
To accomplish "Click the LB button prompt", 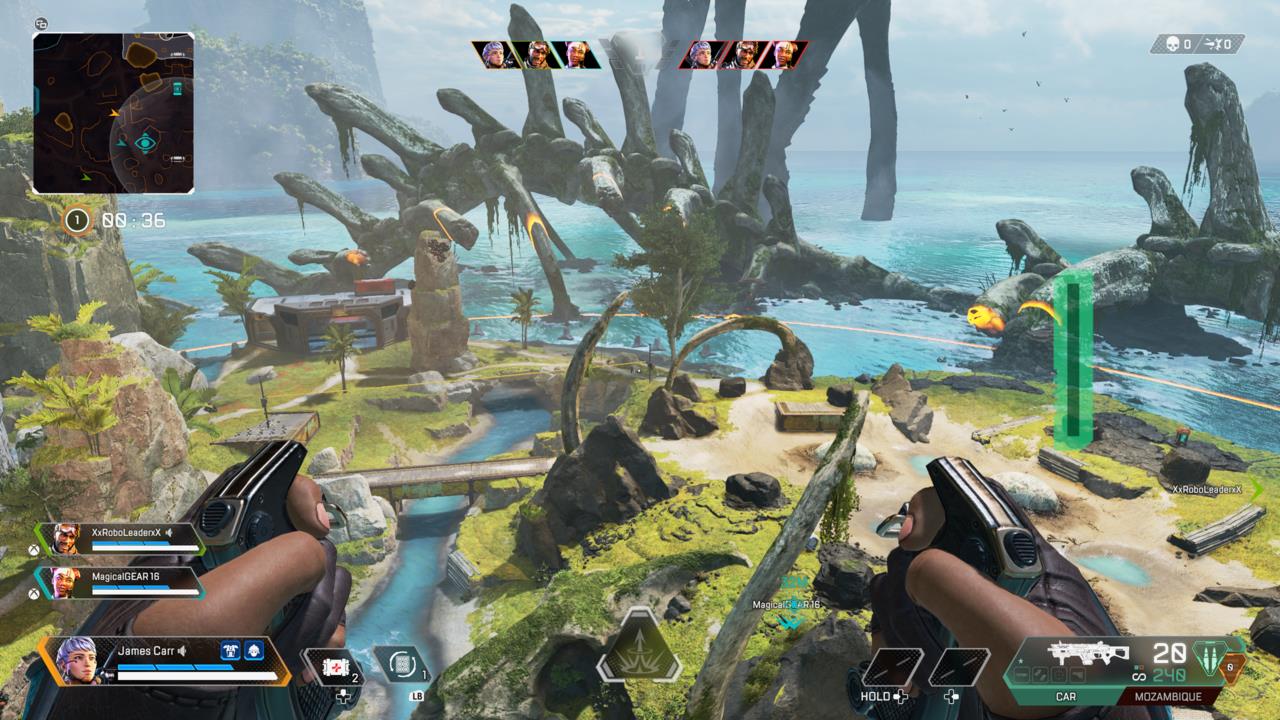I will 417,695.
